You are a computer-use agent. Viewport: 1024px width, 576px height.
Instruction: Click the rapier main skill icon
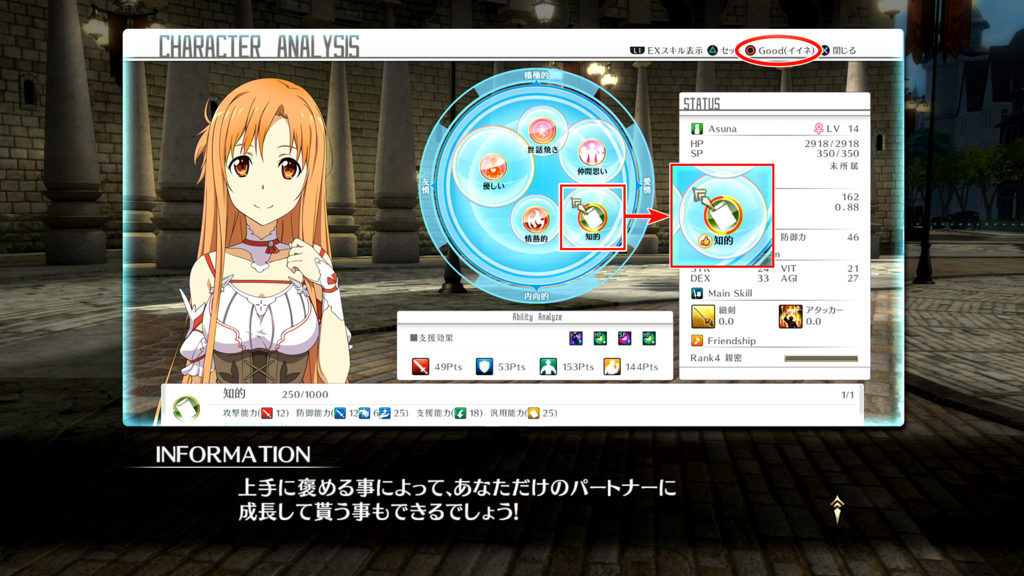coord(704,317)
